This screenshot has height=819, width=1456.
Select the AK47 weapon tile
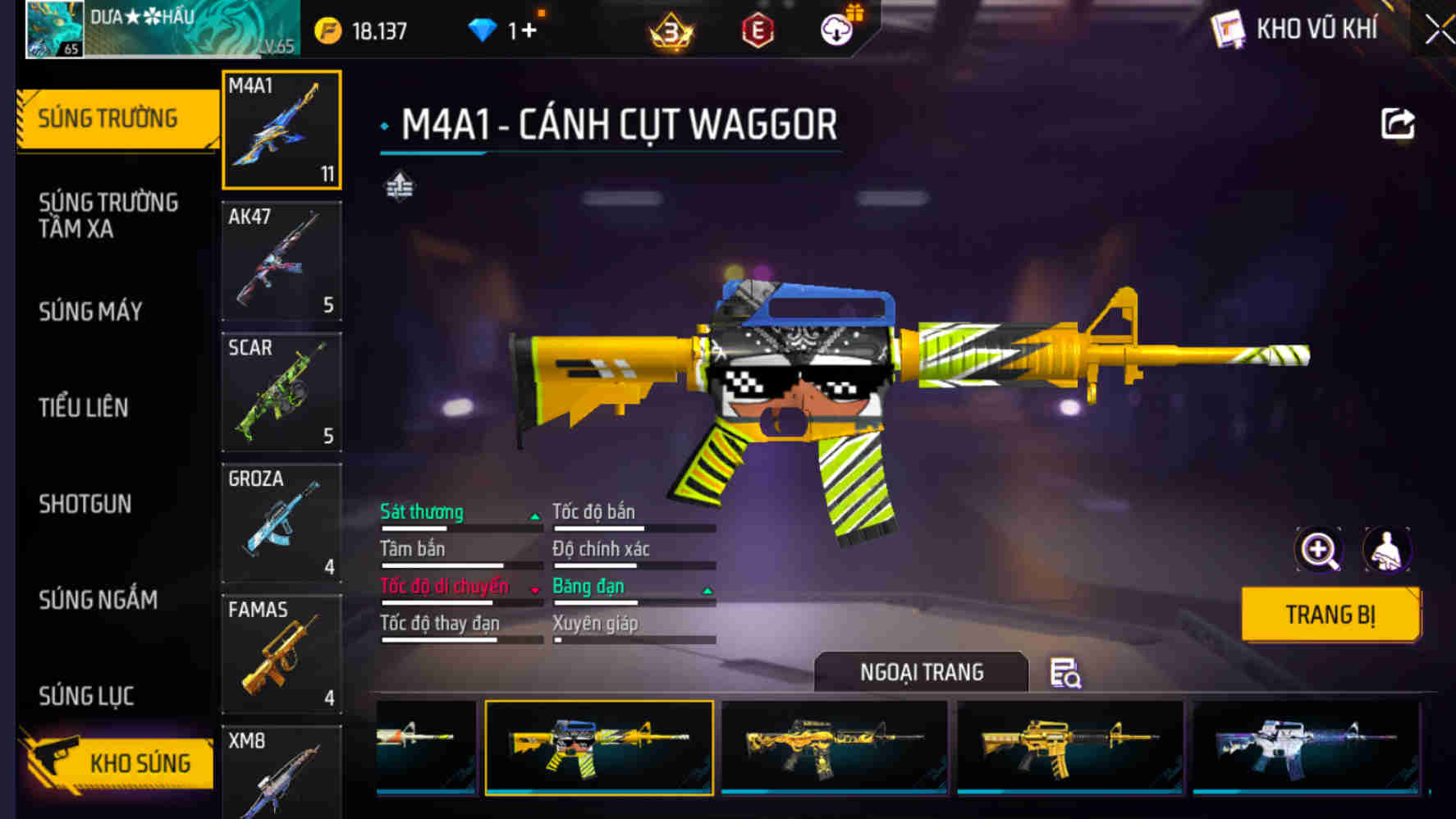point(282,261)
